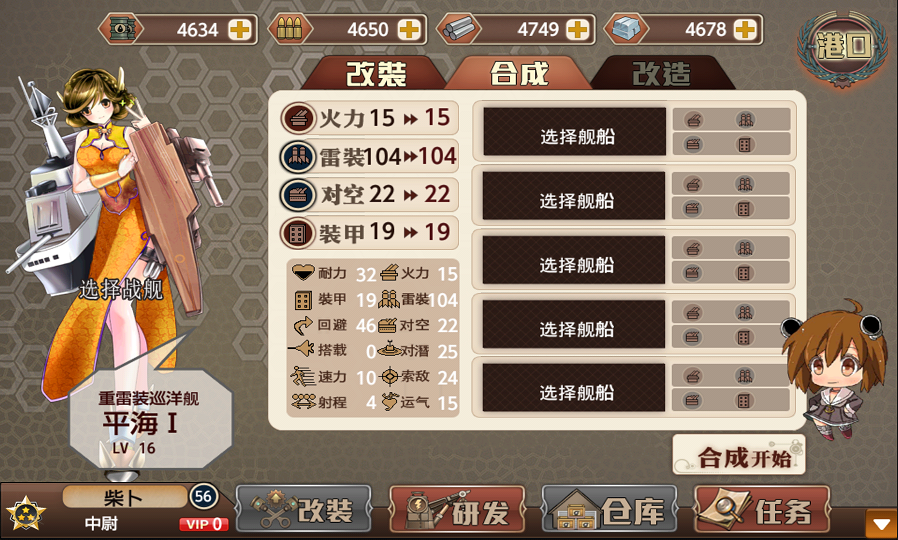Collapse the bottom bar with orange arrow
Screen dimensions: 898x540
(x=881, y=524)
